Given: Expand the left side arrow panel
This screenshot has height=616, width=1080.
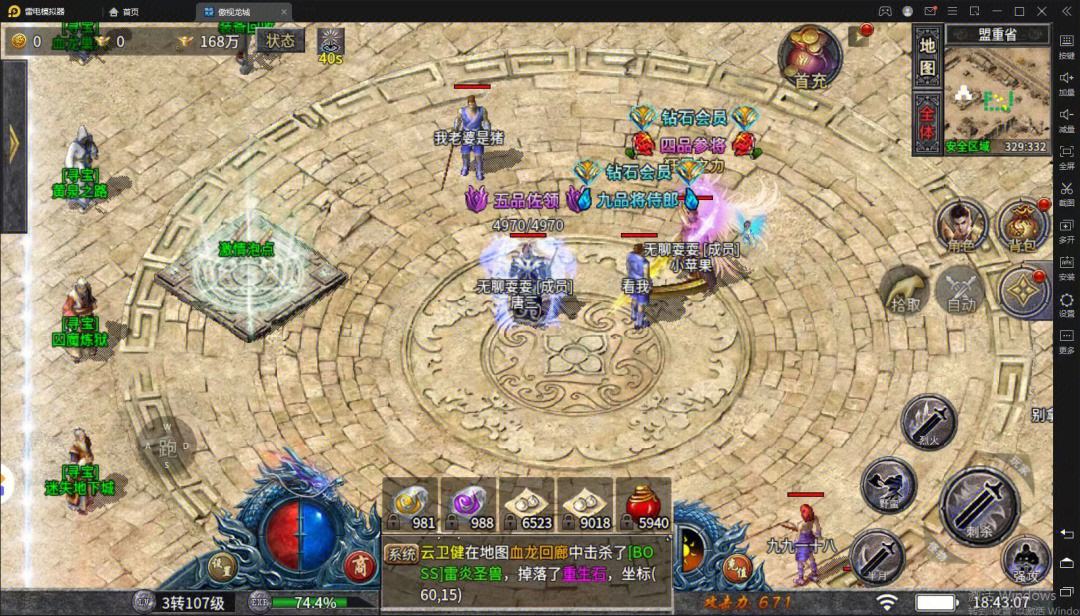Looking at the screenshot, I should pyautogui.click(x=13, y=146).
